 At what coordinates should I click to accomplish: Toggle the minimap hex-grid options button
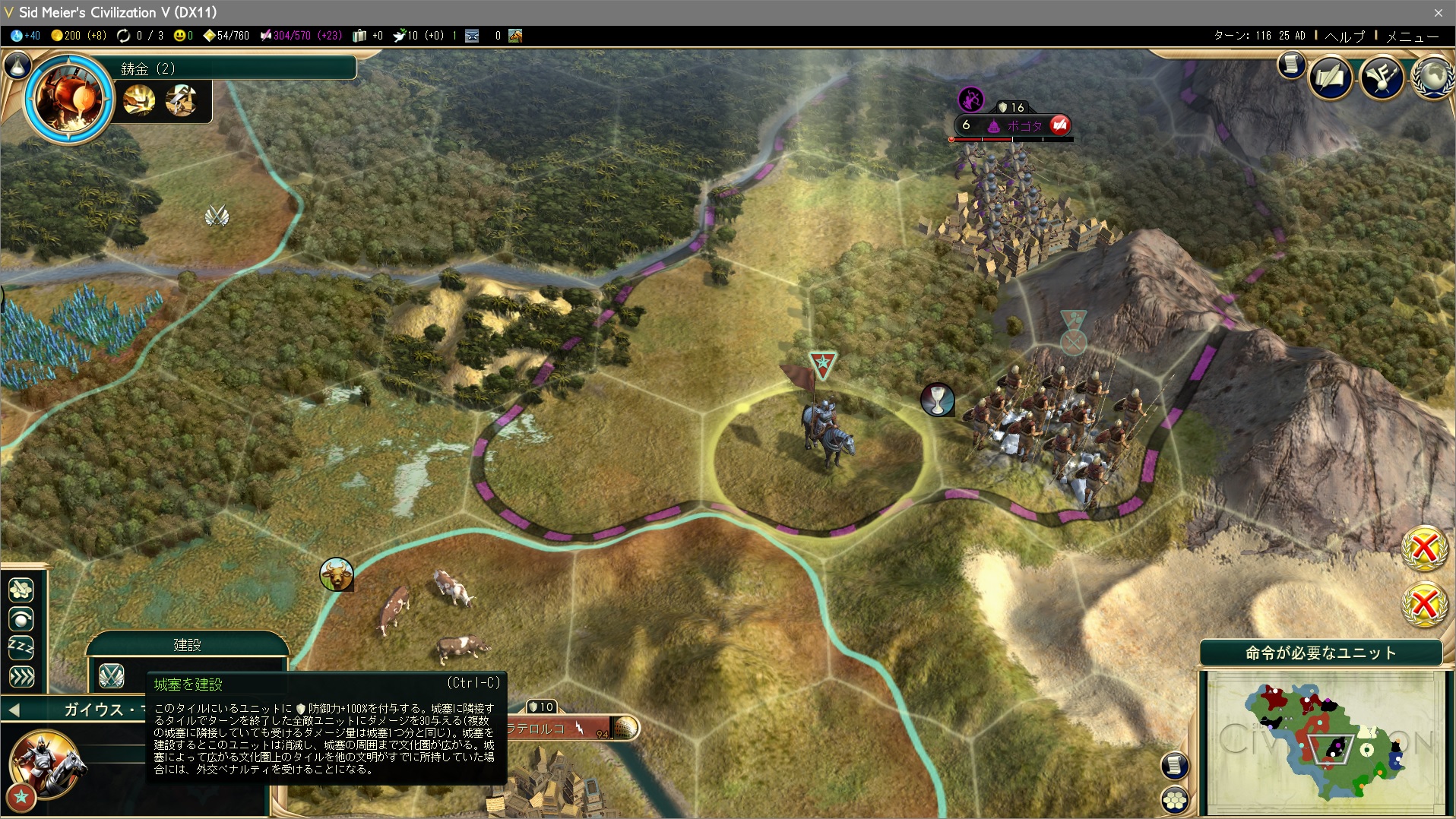click(1175, 800)
